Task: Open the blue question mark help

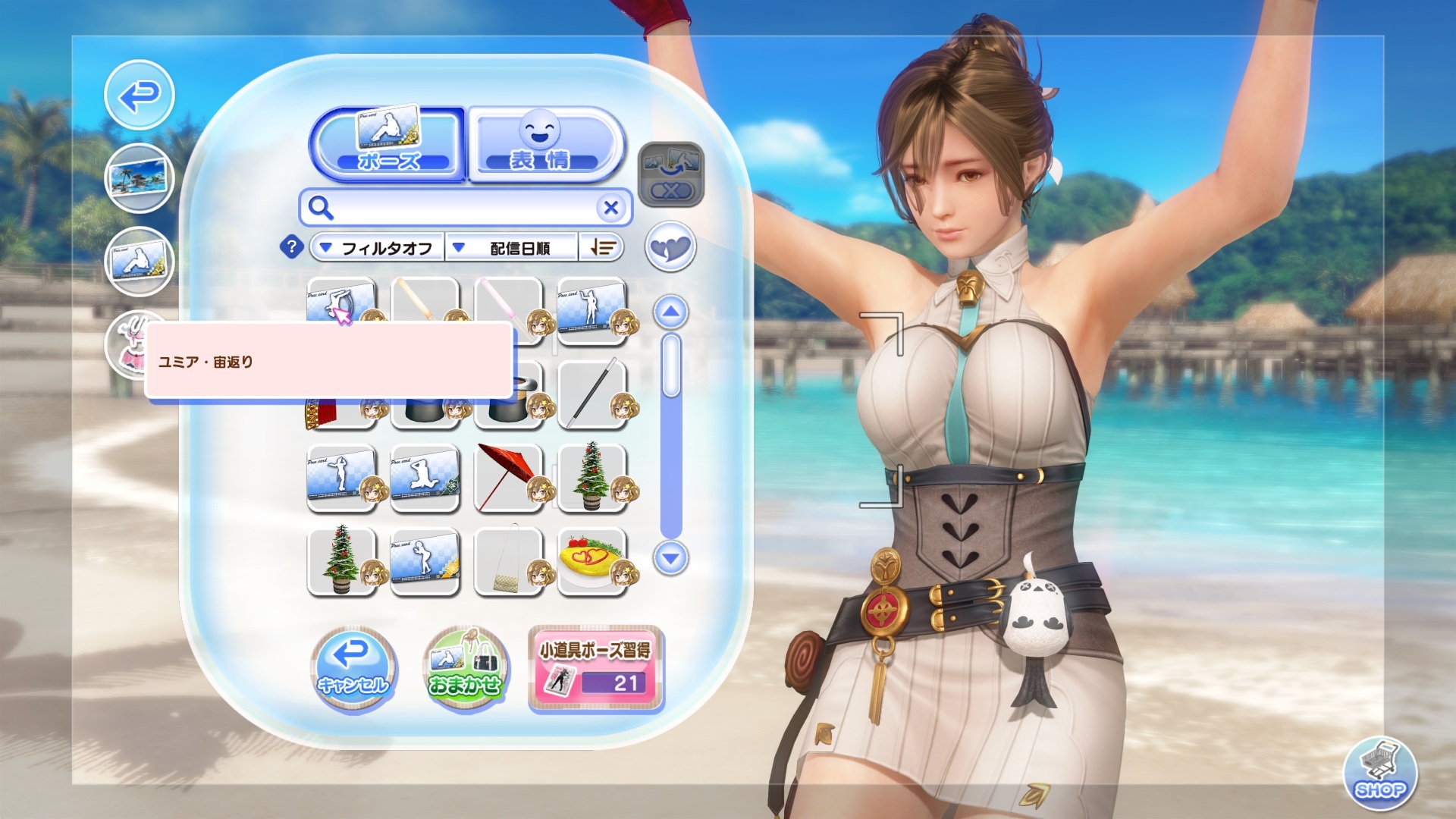Action: 292,247
